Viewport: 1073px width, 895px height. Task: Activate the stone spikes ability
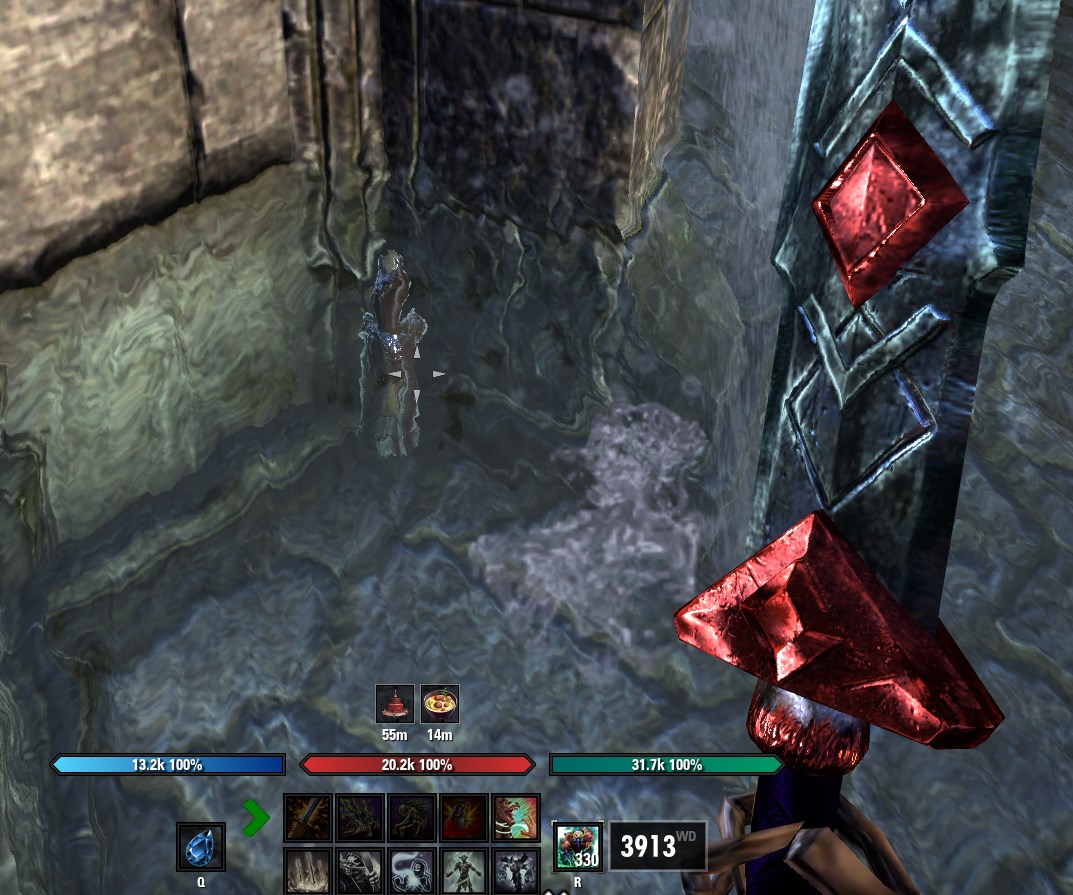tap(309, 871)
